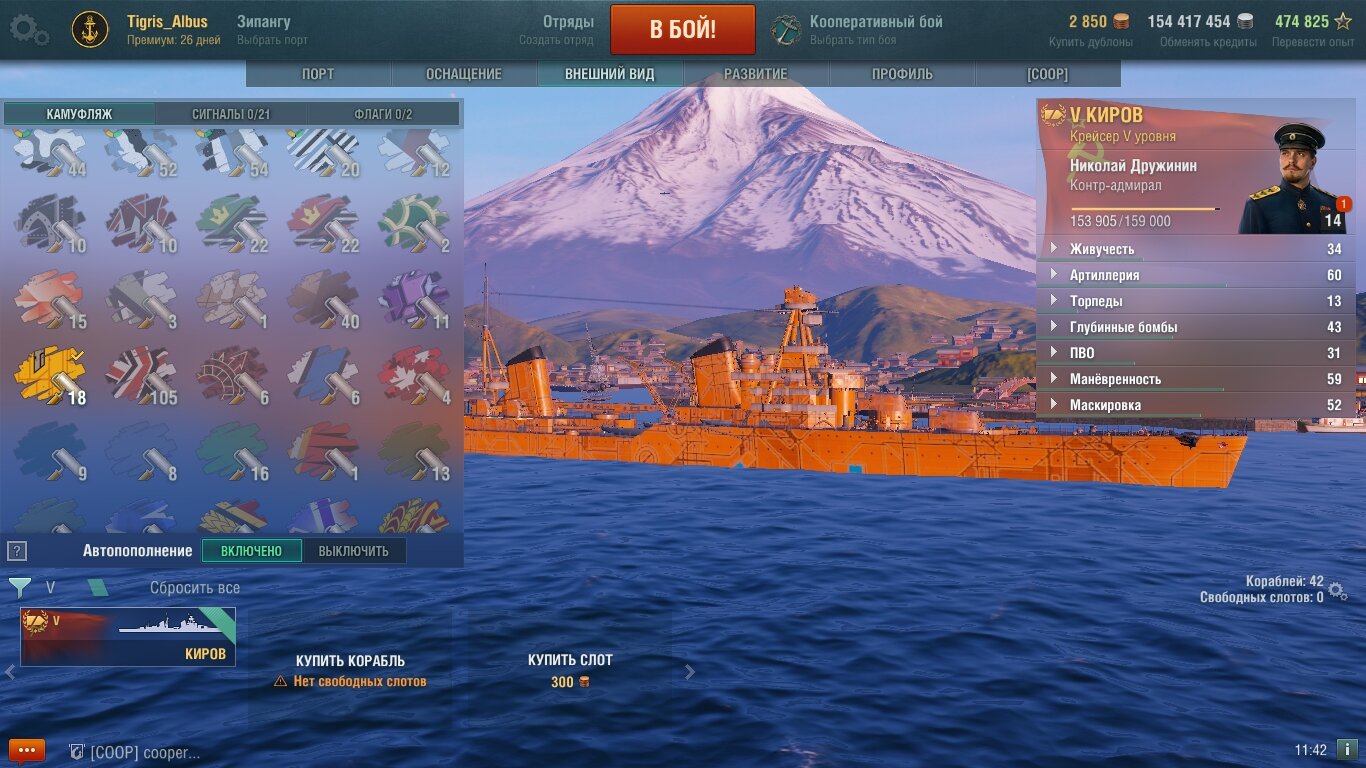Select the Киров ship card in carousel
Screen dimensions: 1366x768
click(128, 637)
